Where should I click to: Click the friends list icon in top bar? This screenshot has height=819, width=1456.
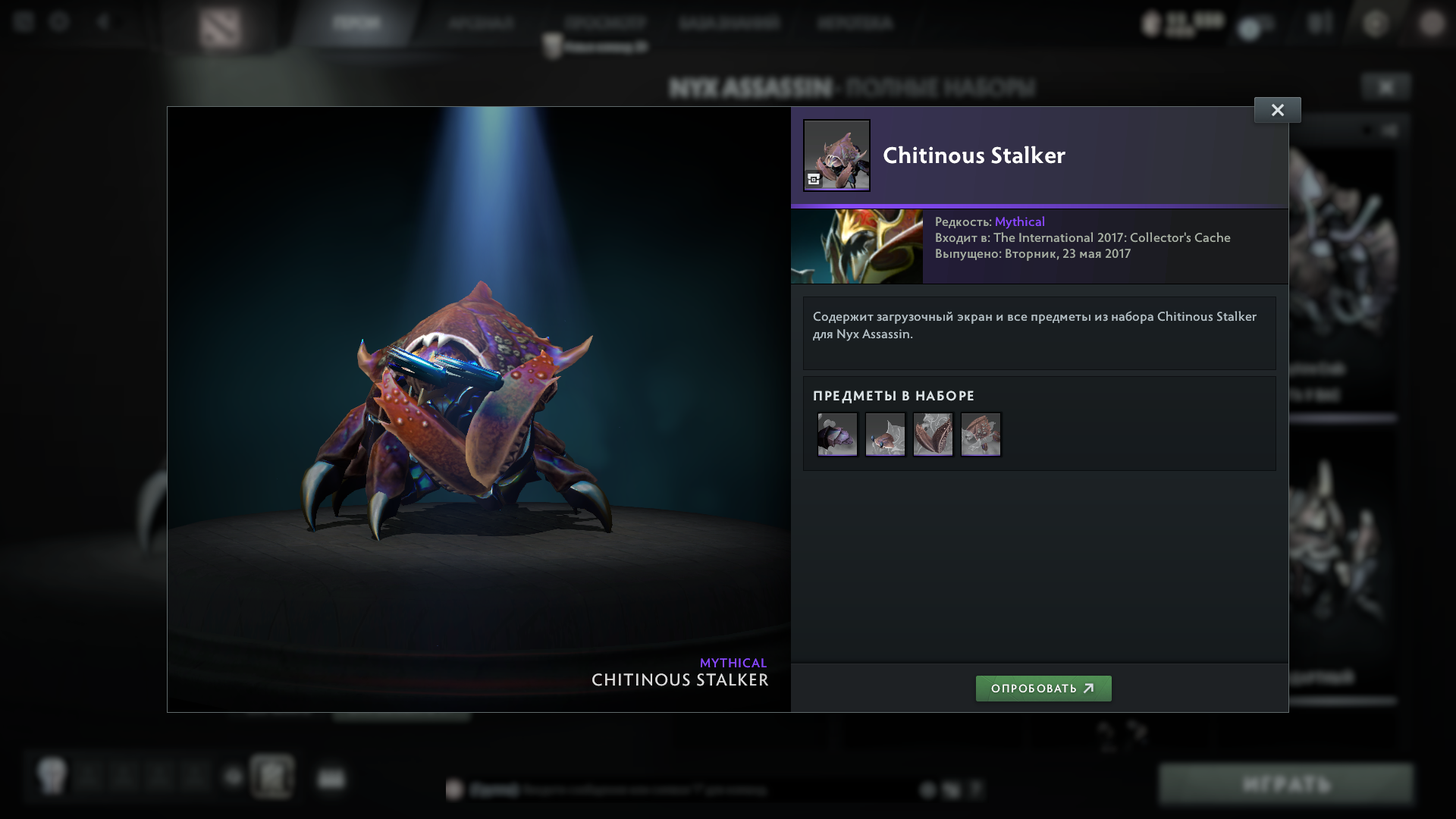pos(1319,24)
